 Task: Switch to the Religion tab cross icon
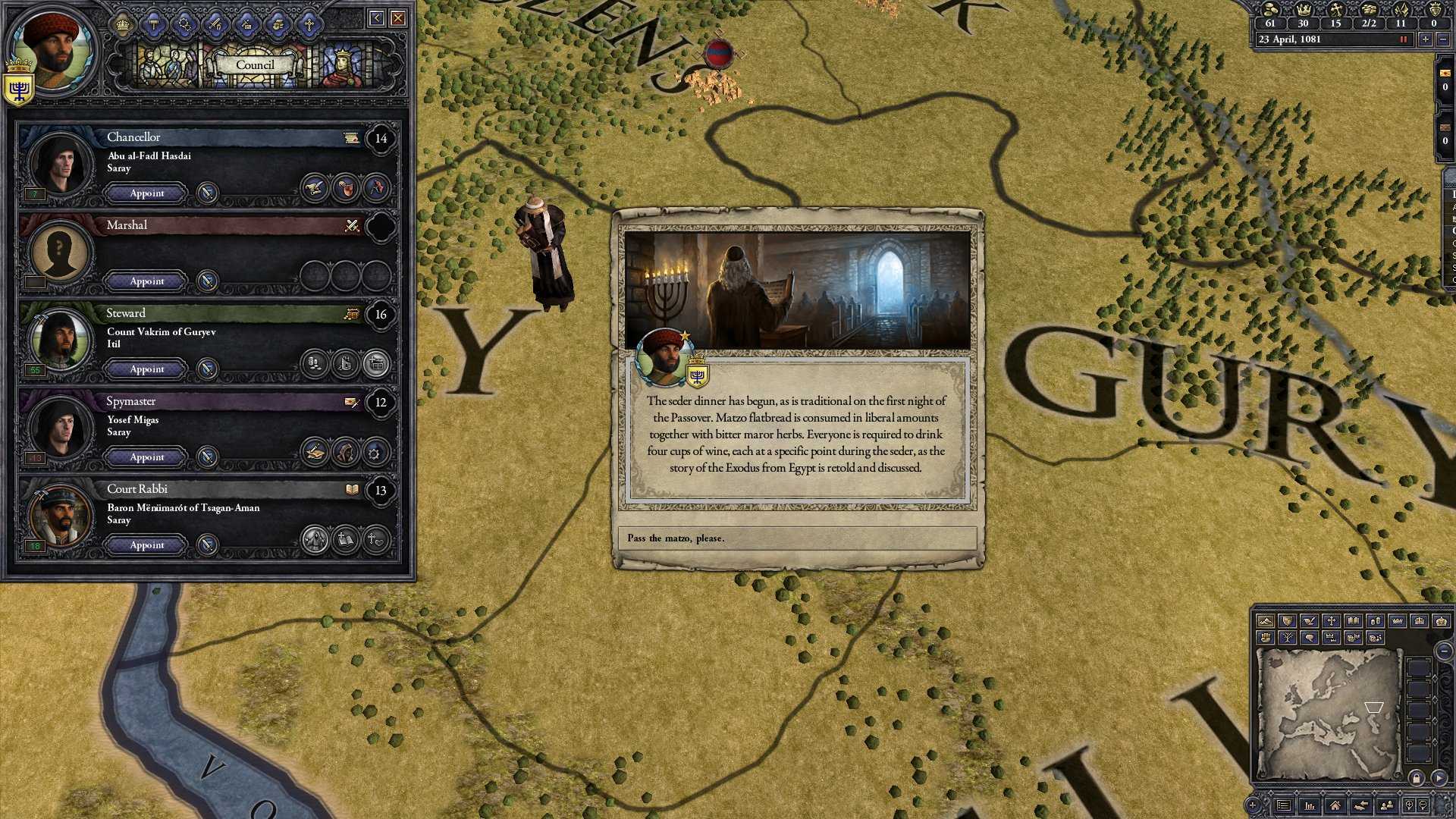[x=308, y=24]
